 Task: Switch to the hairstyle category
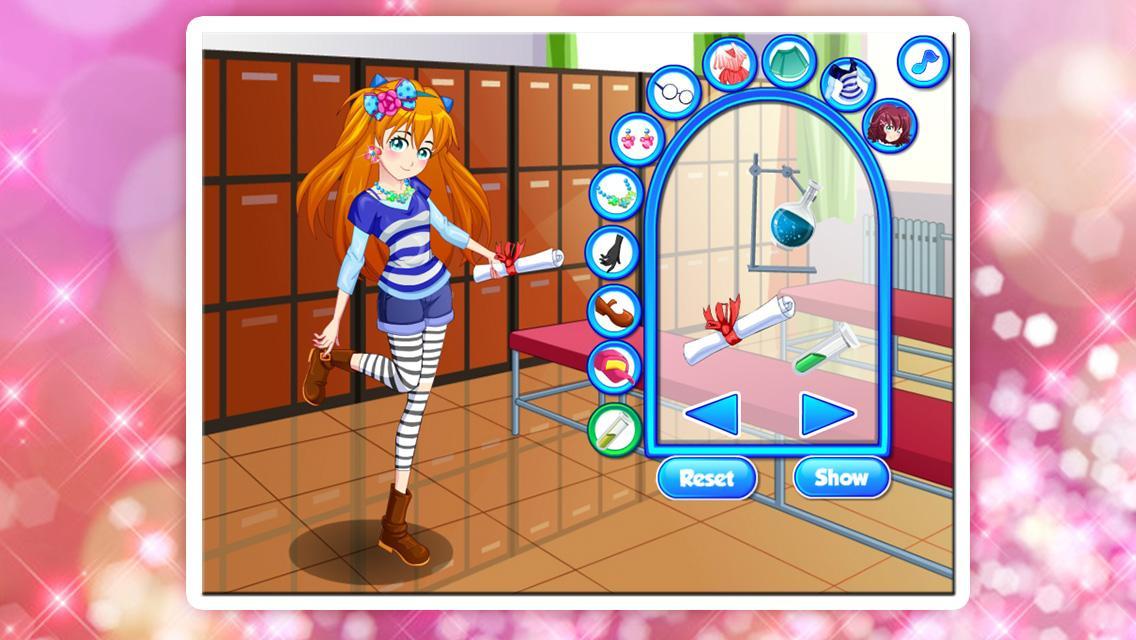889,125
